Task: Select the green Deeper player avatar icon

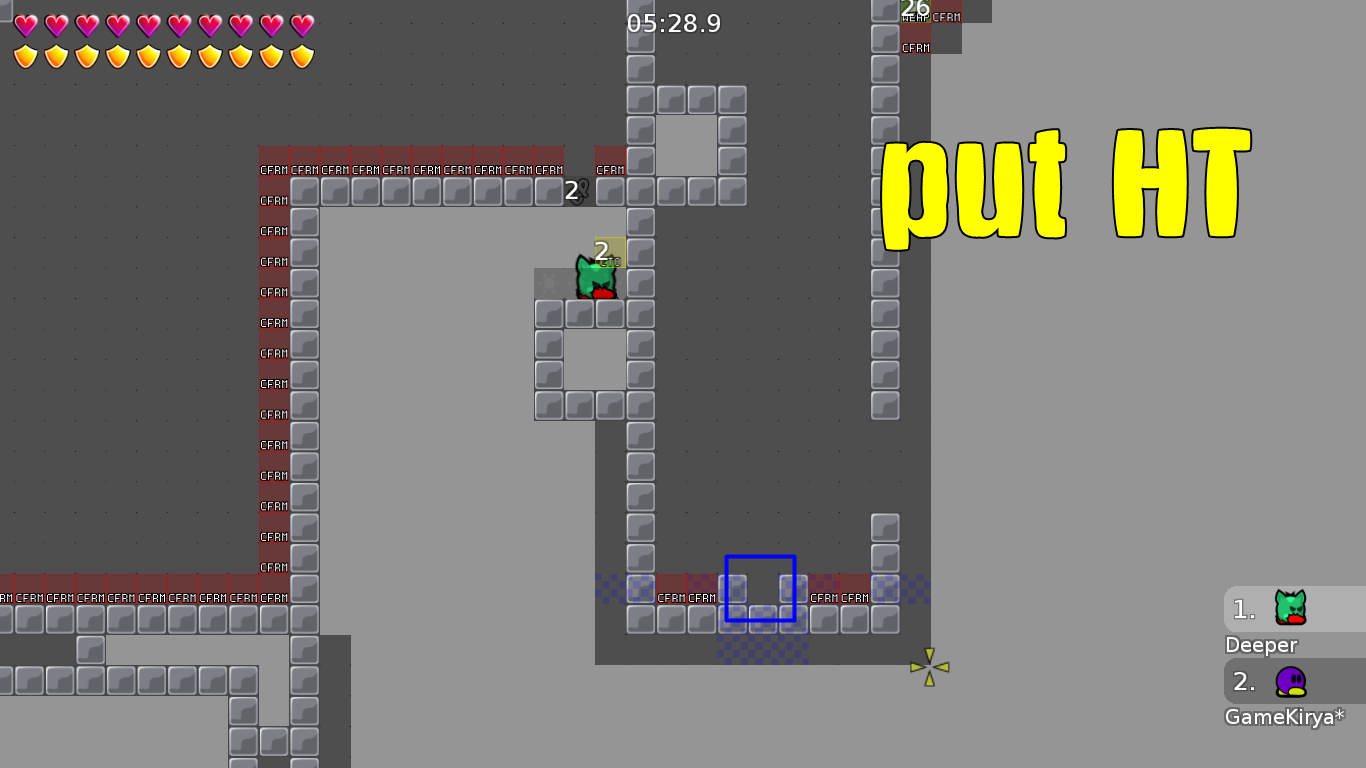Action: [1289, 608]
